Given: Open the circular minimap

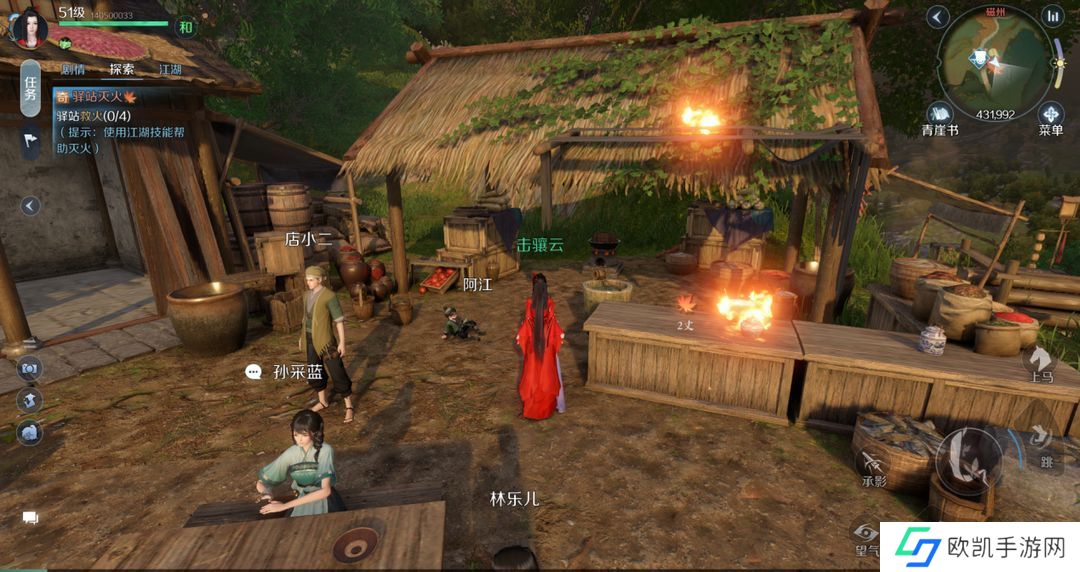Looking at the screenshot, I should pyautogui.click(x=995, y=62).
